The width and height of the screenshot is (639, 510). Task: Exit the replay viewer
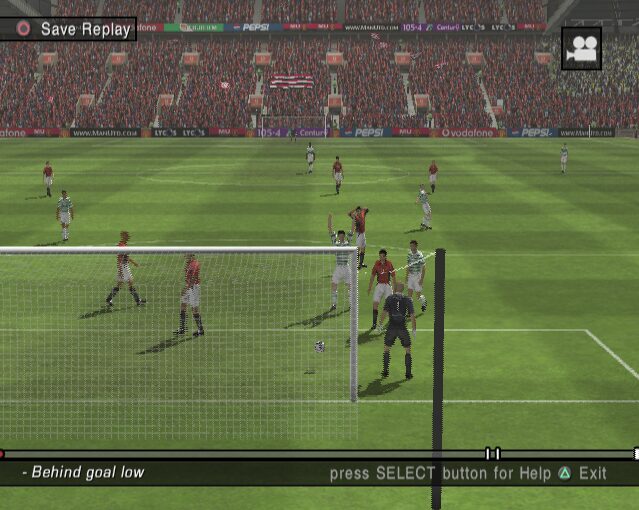(581, 474)
